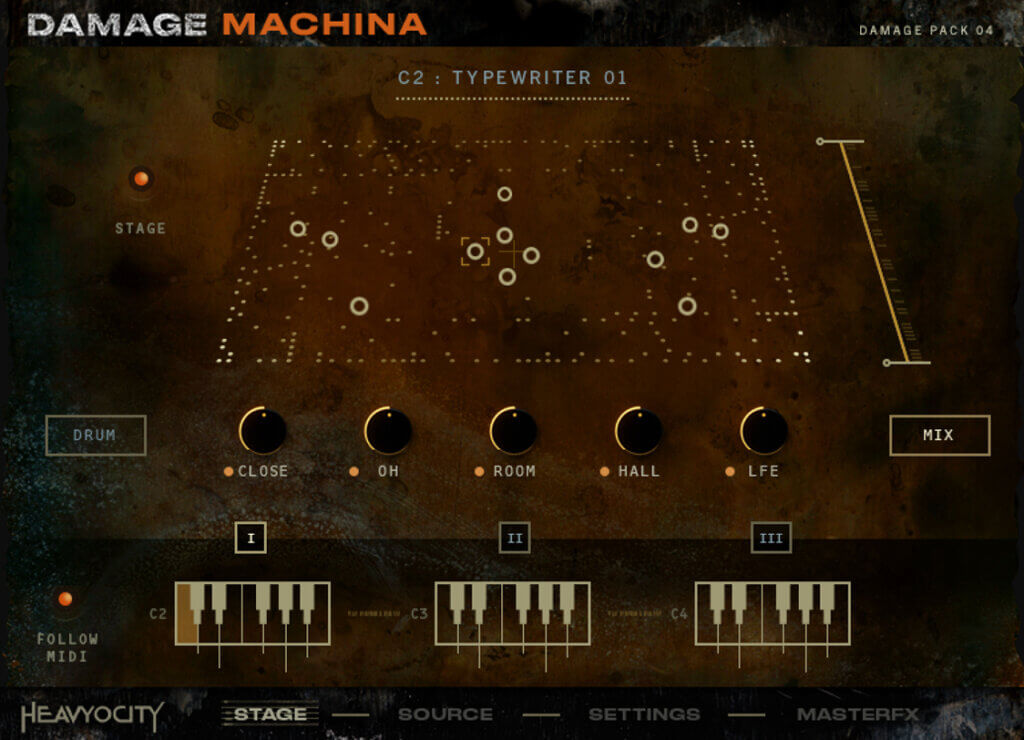Open the MIX view button
The width and height of the screenshot is (1024, 740).
[x=939, y=435]
